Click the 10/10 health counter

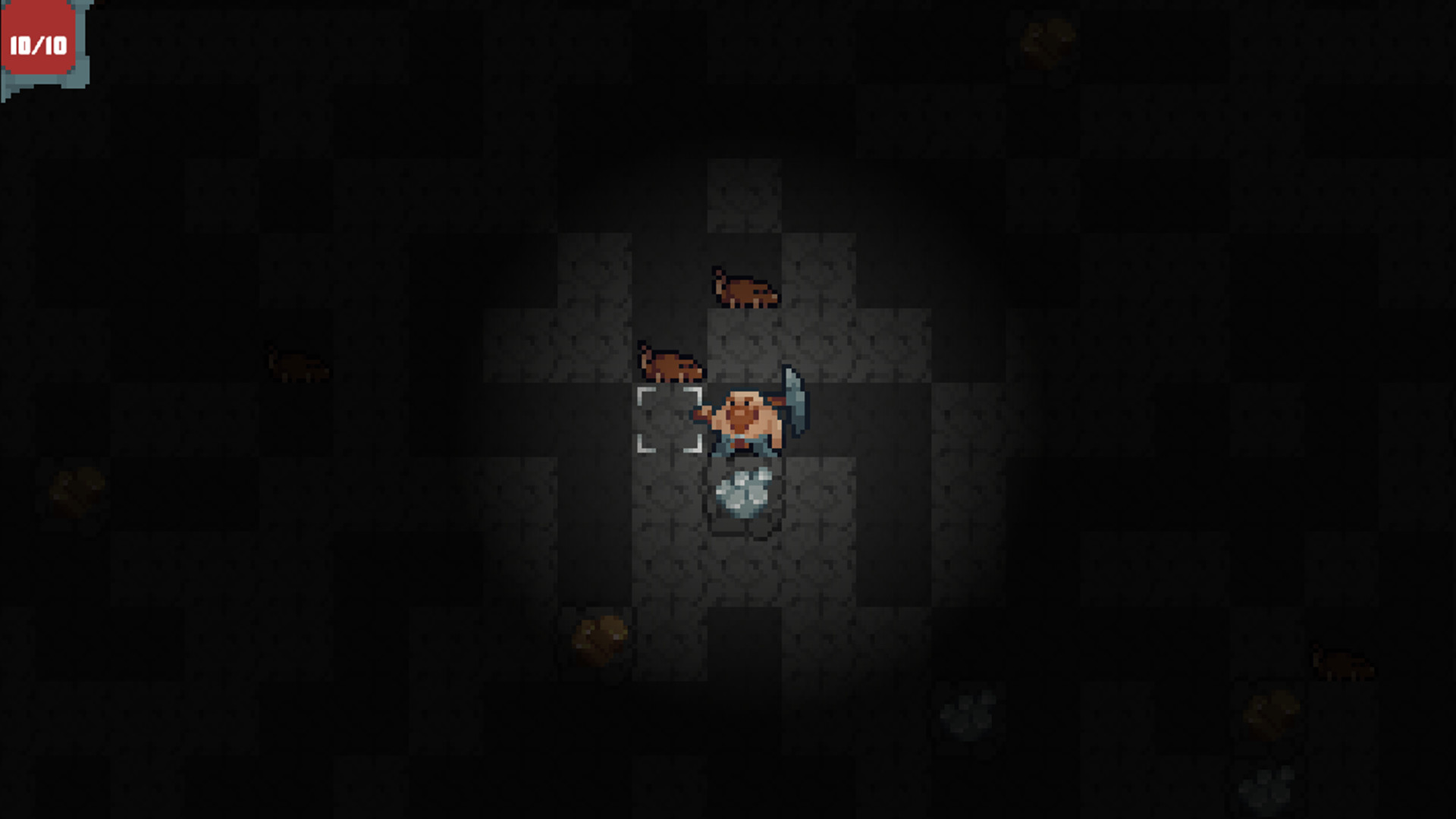(x=38, y=43)
